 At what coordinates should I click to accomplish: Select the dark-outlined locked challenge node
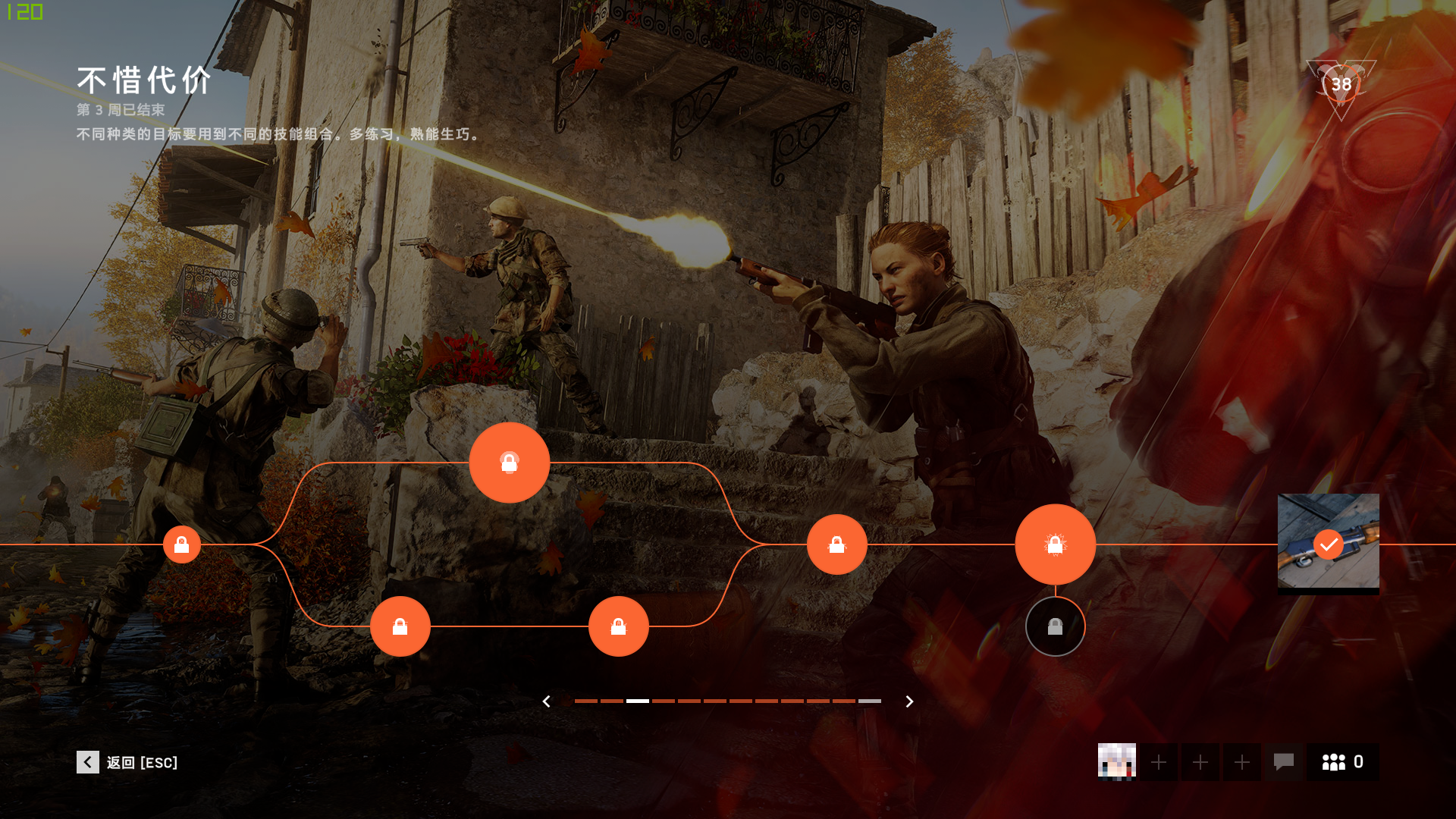[x=1055, y=626]
